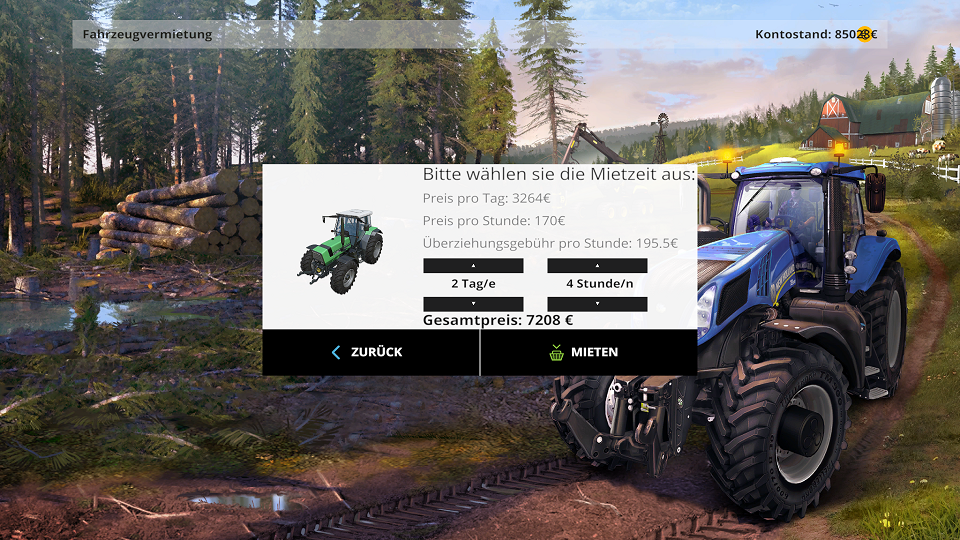
Task: Decrease the rental days (Tag/e)
Action: 473,303
